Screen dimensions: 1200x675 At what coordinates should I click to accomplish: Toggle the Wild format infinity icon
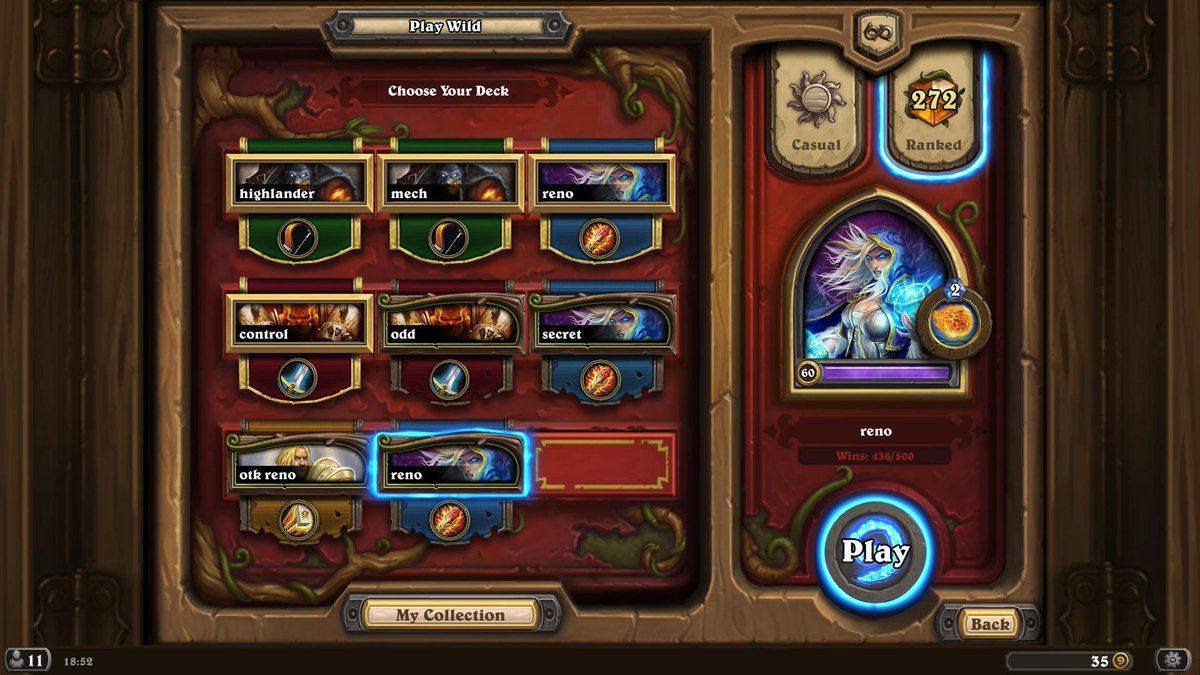[x=876, y=31]
